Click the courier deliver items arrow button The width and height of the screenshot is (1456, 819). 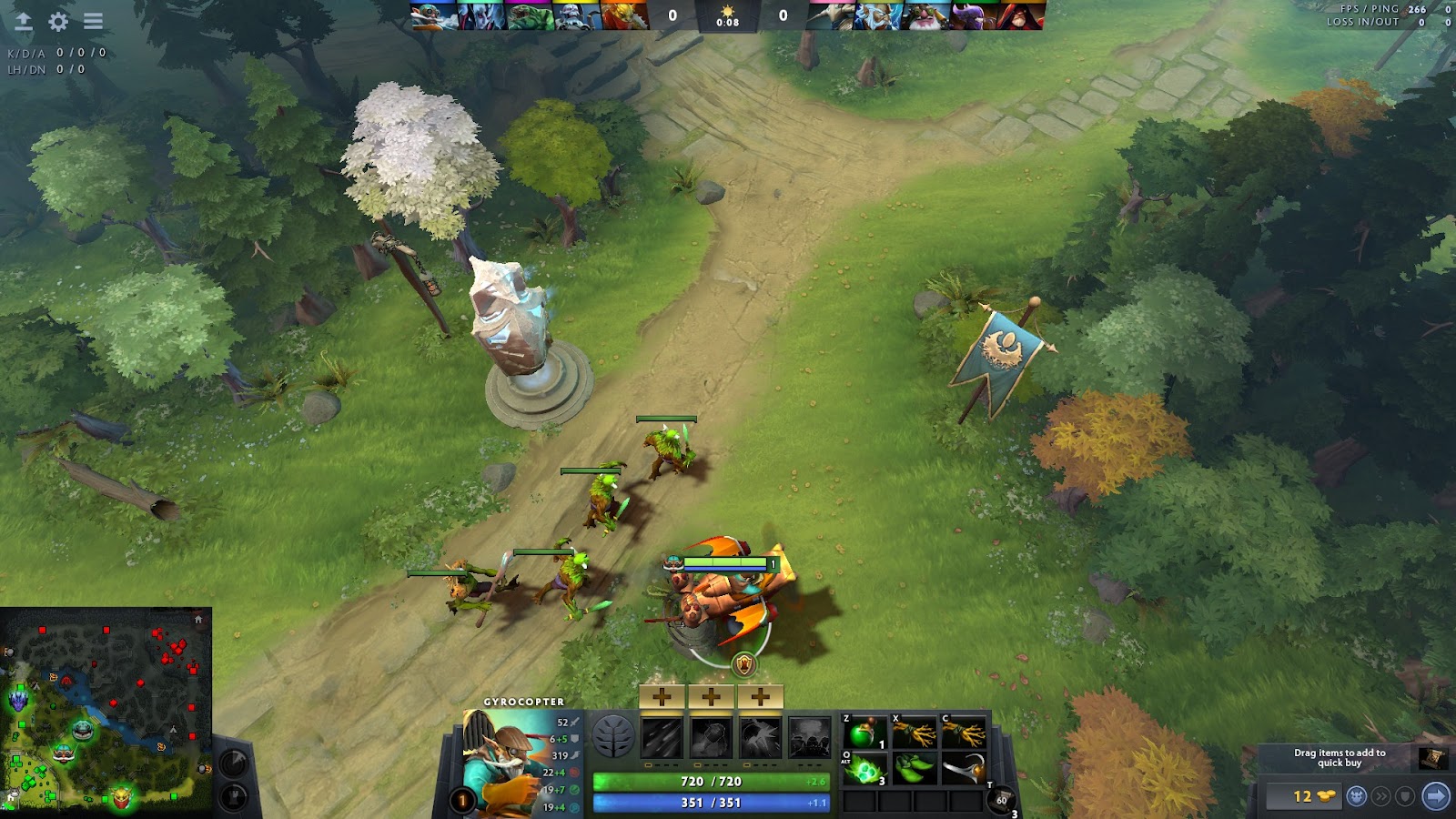point(1435,796)
